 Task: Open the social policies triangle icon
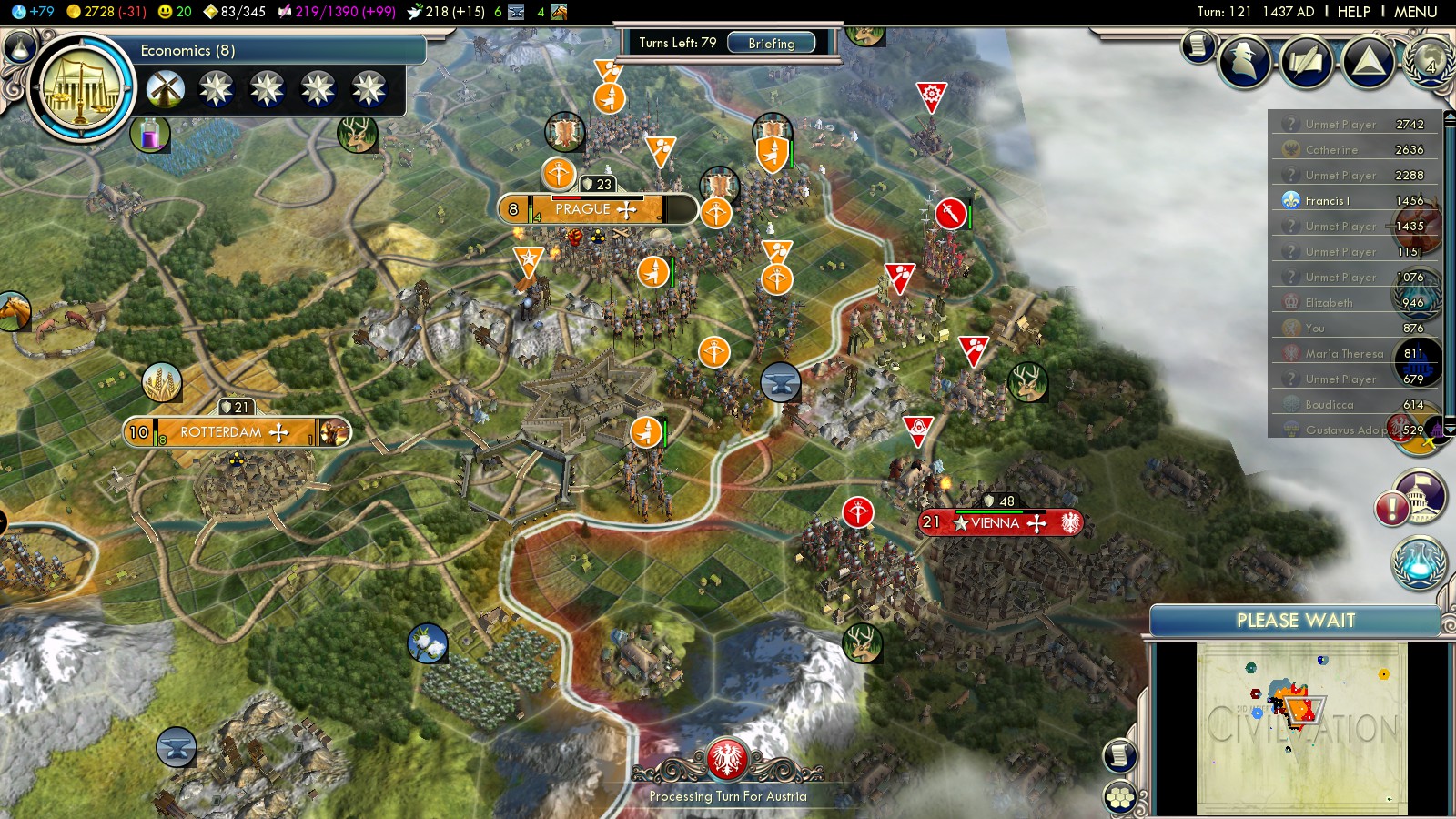[1368, 62]
